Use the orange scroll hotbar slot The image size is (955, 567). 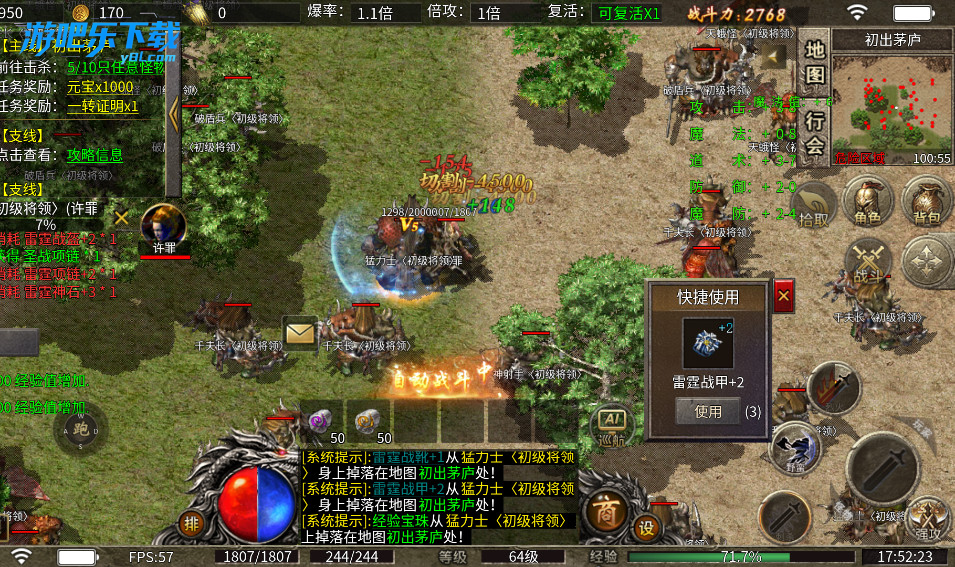369,421
